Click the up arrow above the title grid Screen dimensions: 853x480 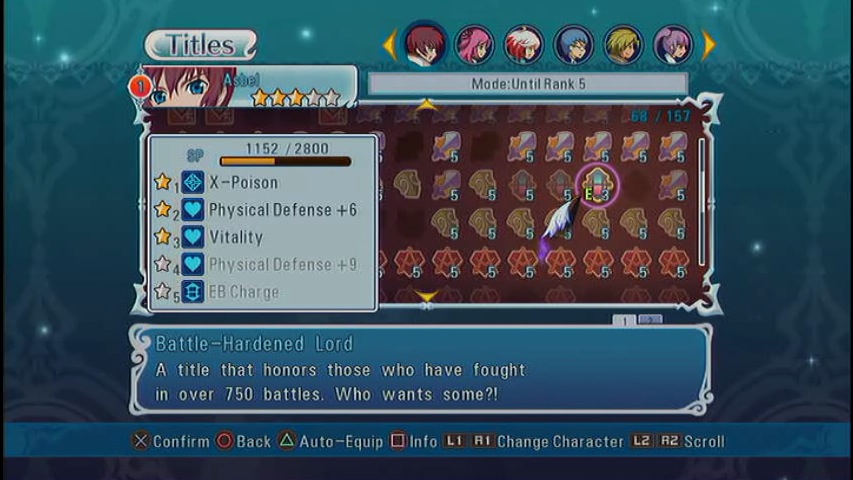pos(427,105)
